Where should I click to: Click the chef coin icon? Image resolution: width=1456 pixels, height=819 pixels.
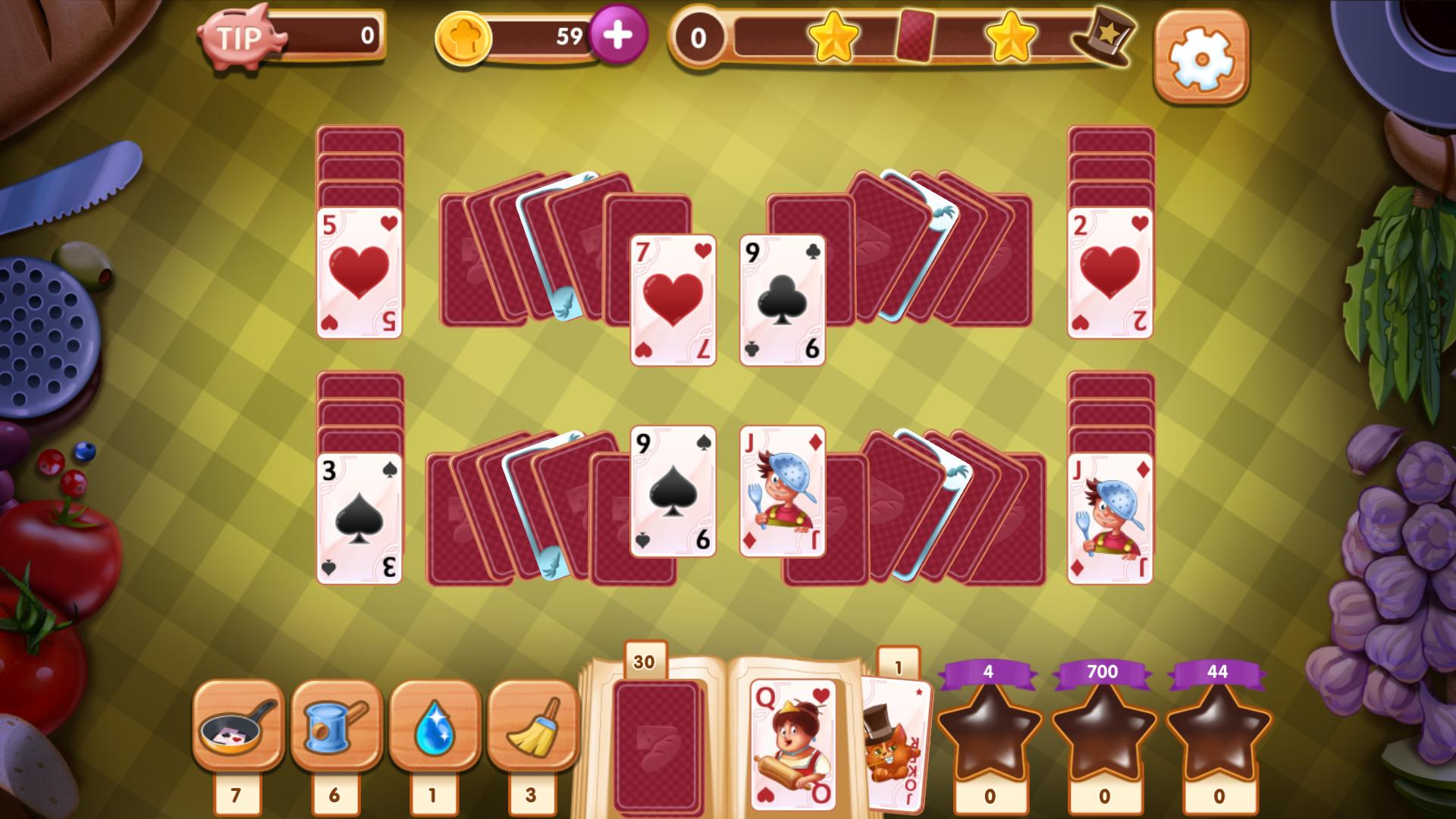coord(465,36)
